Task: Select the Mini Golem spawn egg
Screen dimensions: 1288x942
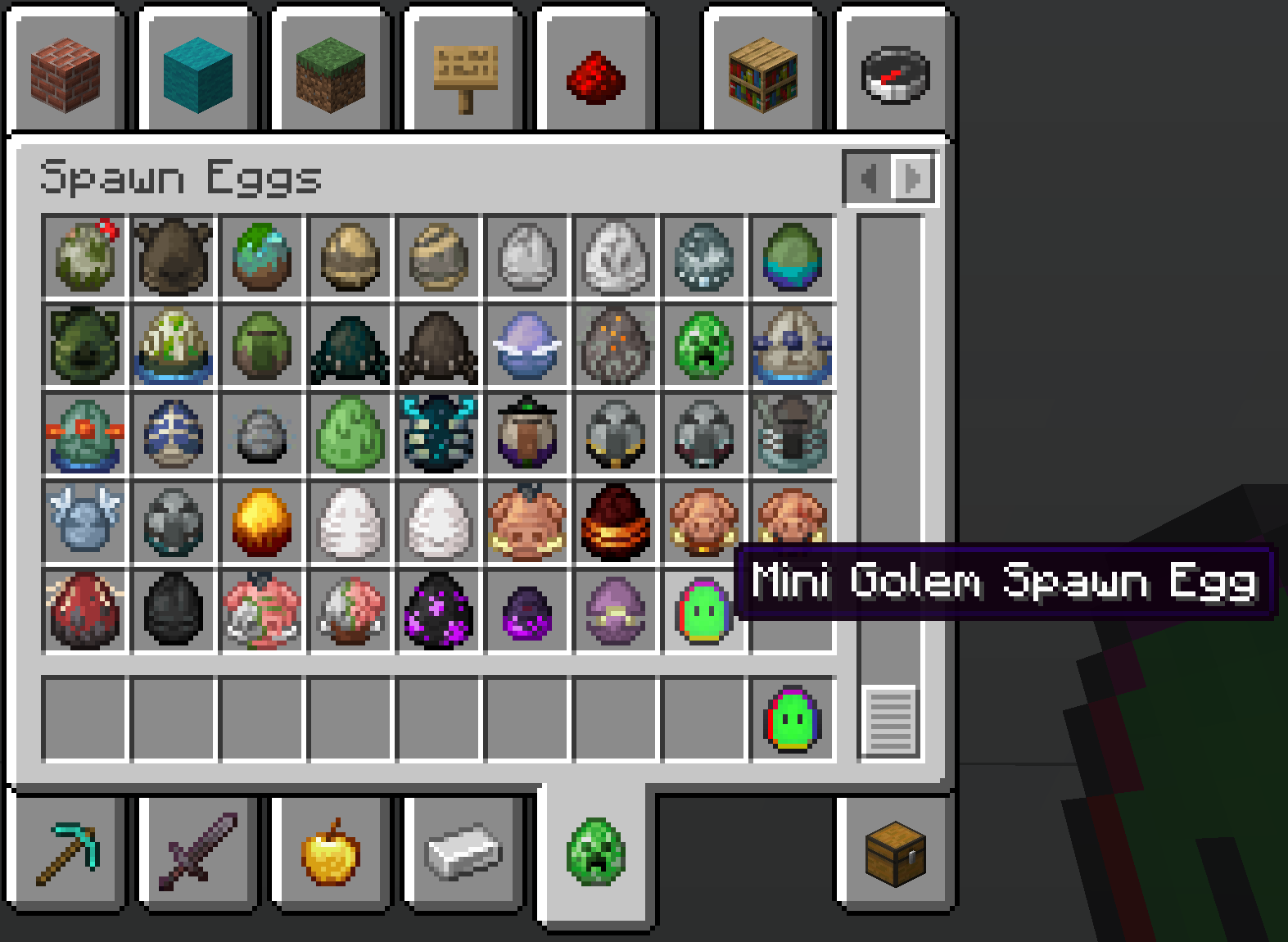Action: coord(704,610)
